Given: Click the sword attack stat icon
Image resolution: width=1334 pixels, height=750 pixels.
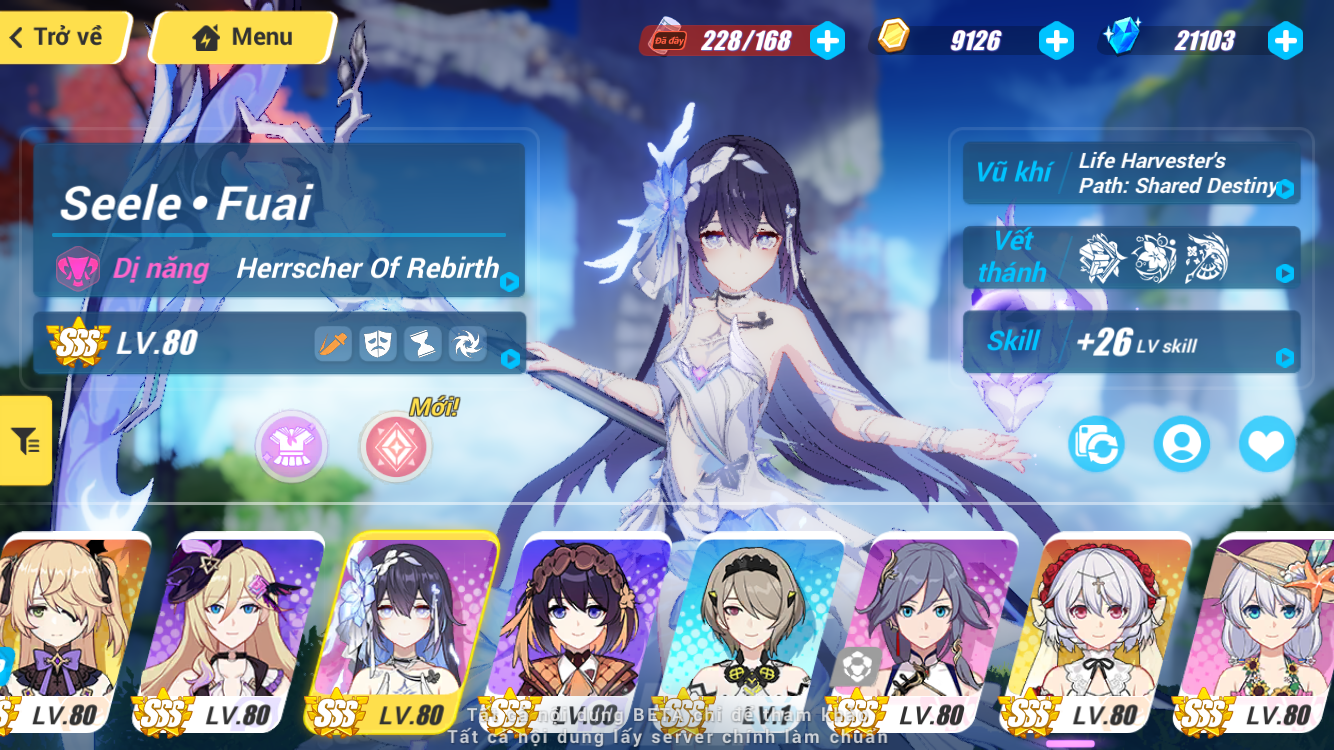Looking at the screenshot, I should tap(333, 344).
